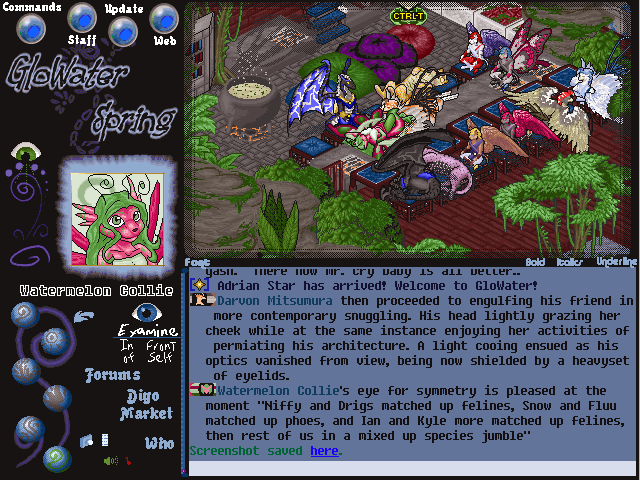Click the green eye icon above the portrait
The width and height of the screenshot is (640, 480).
coord(25,154)
